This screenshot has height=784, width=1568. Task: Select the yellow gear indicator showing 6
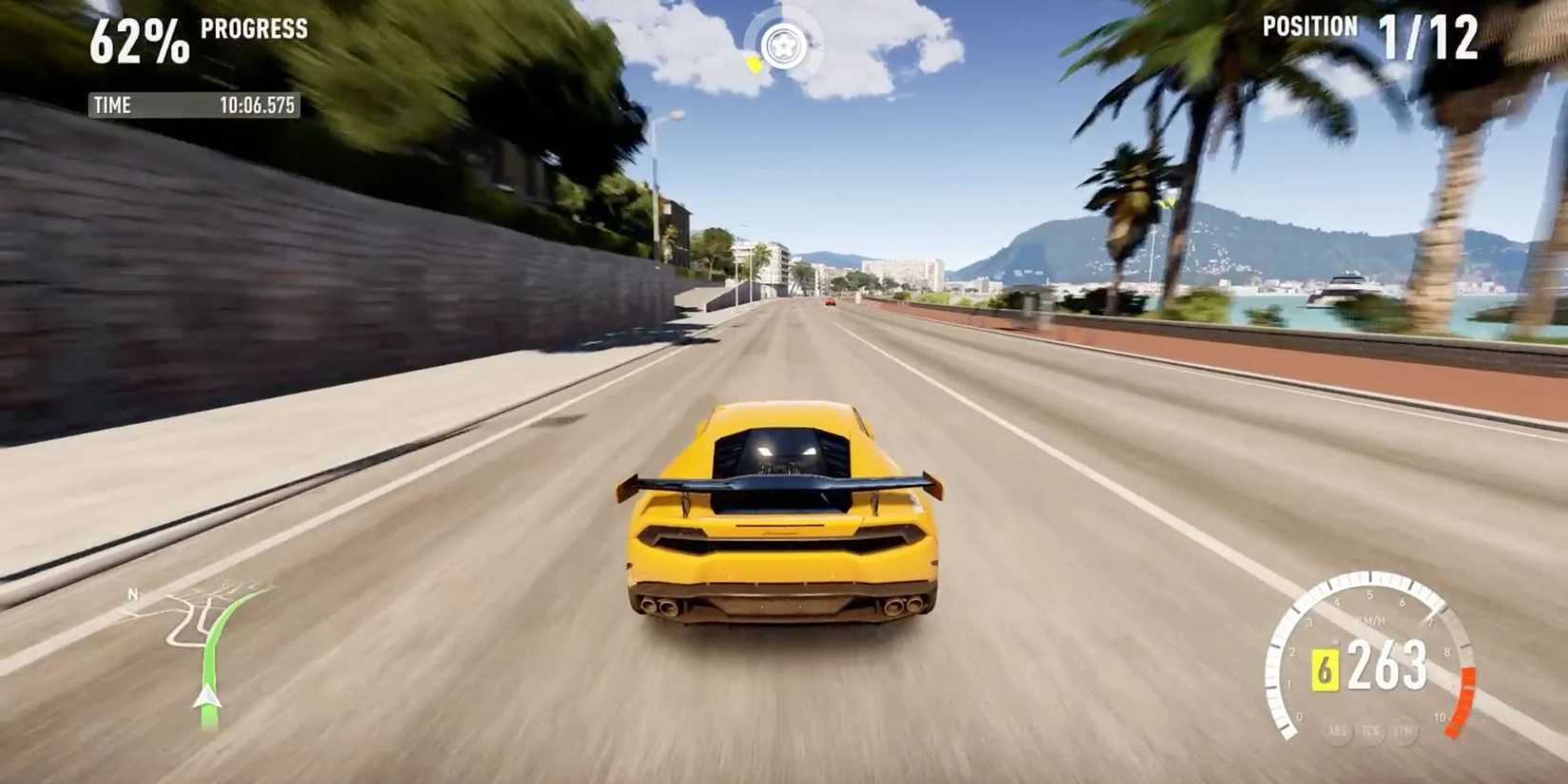(1326, 669)
